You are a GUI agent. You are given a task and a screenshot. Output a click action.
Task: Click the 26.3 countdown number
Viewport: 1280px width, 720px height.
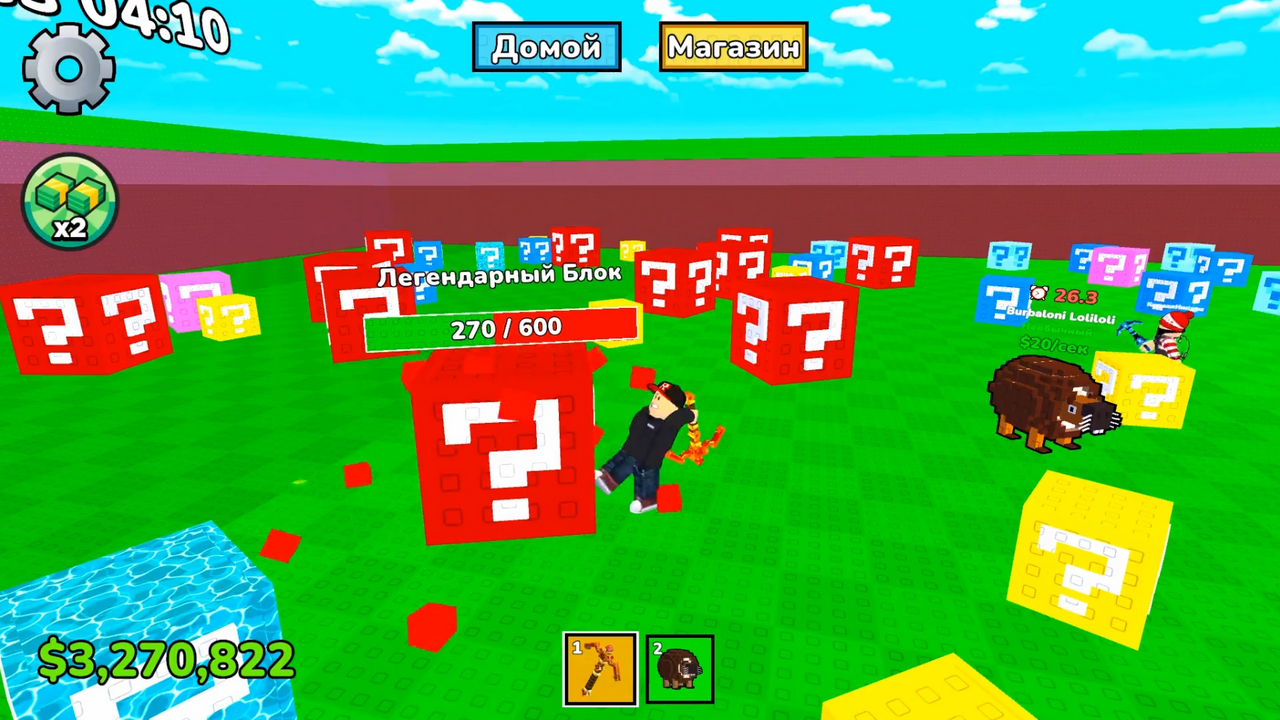pyautogui.click(x=1075, y=296)
